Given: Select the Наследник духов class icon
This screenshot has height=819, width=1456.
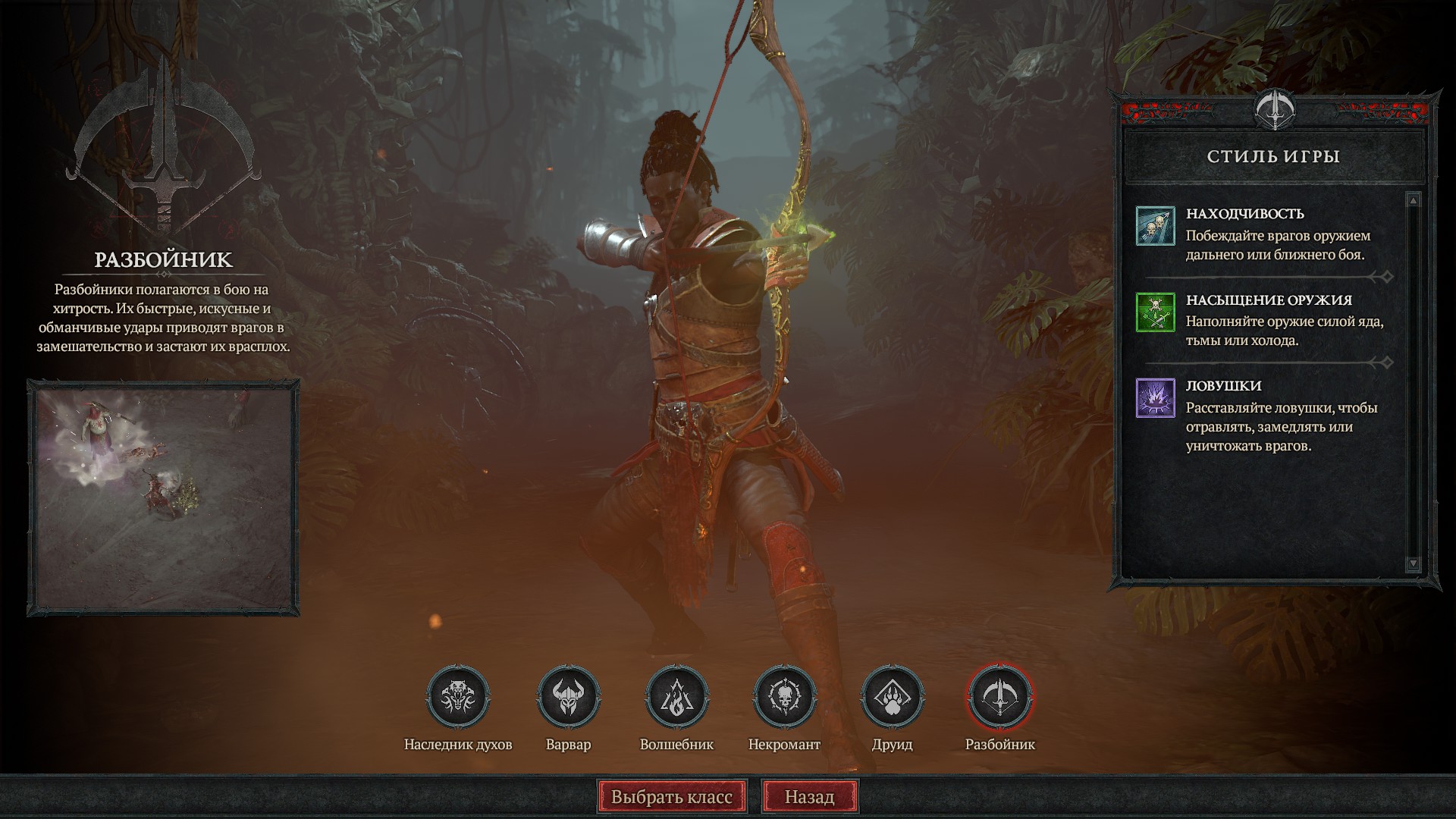Looking at the screenshot, I should pos(458,696).
